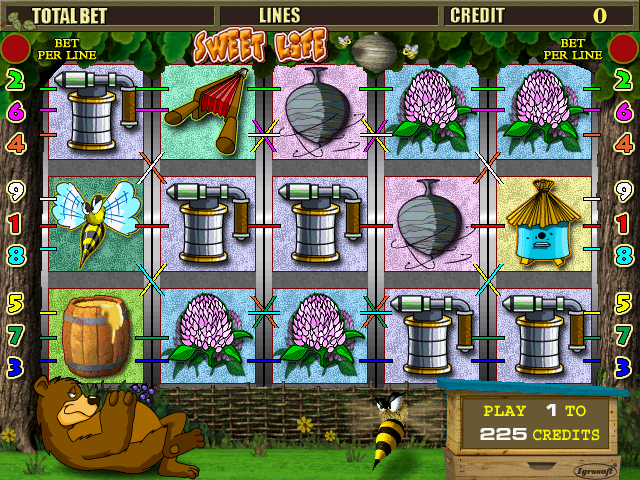Click the red Bet Per Line indicator under Total Bet
Screen dimensions: 640x480
tap(15, 48)
